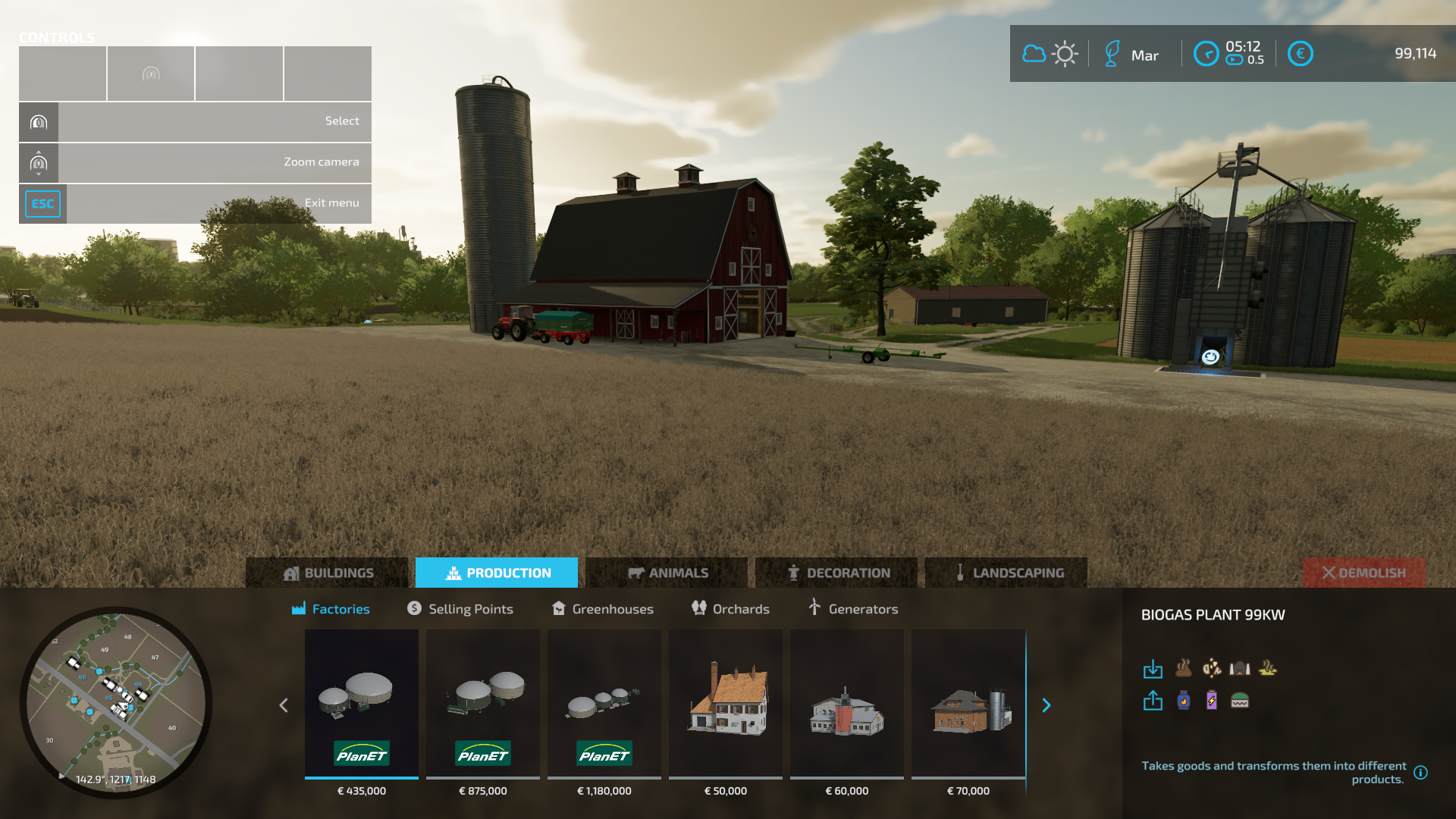Open the Animals category tab

tap(667, 573)
